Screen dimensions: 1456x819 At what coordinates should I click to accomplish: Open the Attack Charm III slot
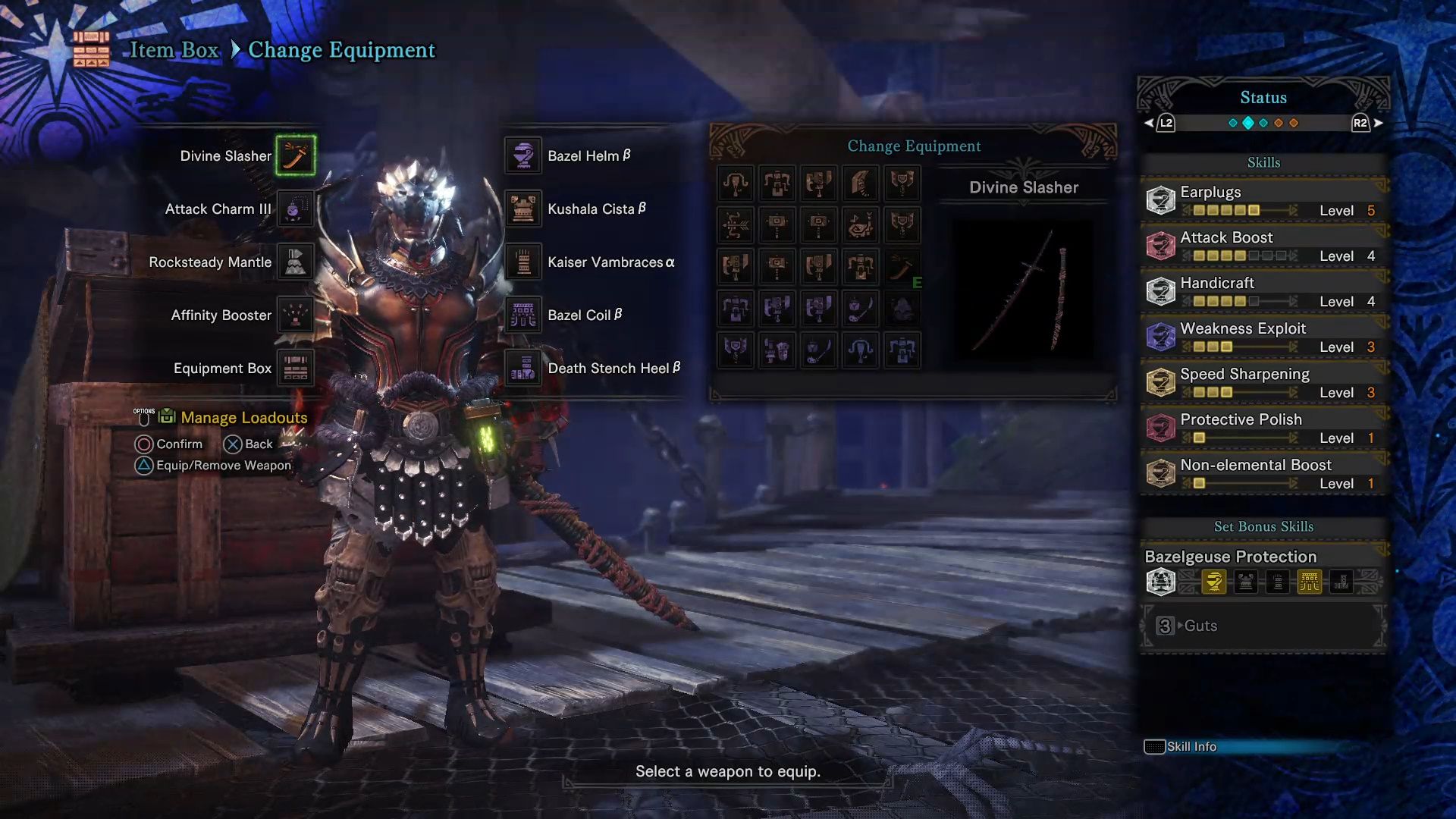(295, 209)
